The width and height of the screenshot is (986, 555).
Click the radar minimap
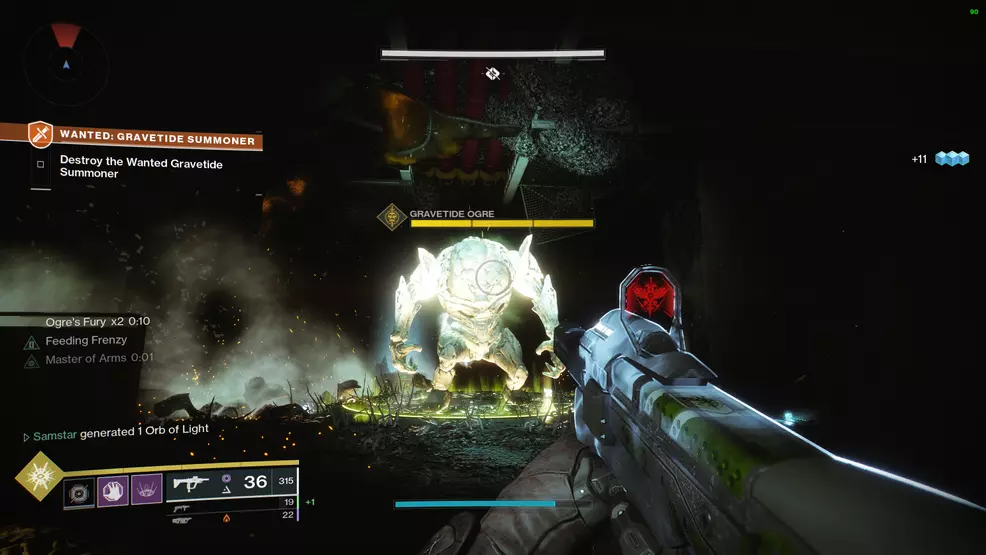point(66,63)
